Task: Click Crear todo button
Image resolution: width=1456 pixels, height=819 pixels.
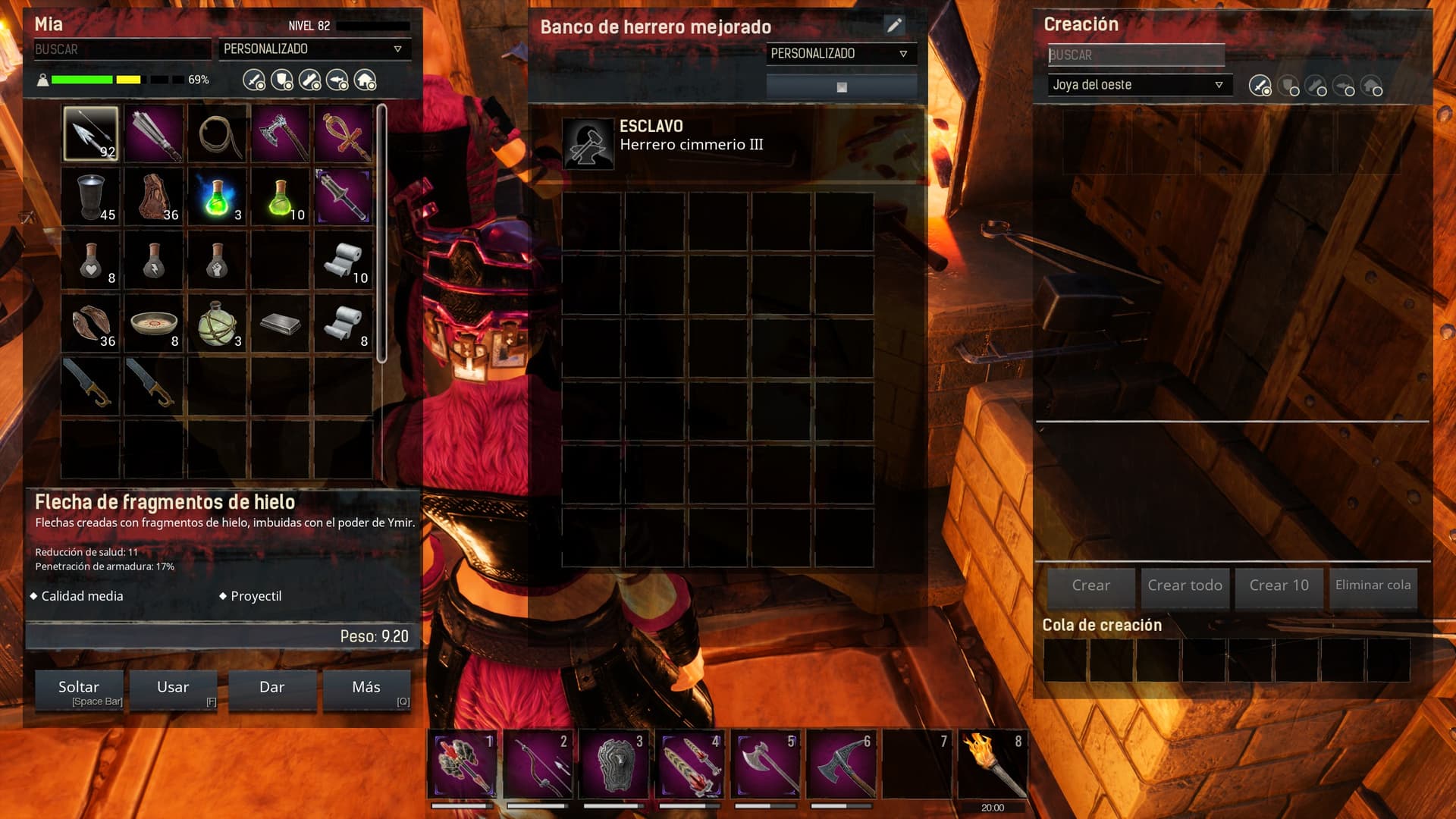Action: 1185,586
